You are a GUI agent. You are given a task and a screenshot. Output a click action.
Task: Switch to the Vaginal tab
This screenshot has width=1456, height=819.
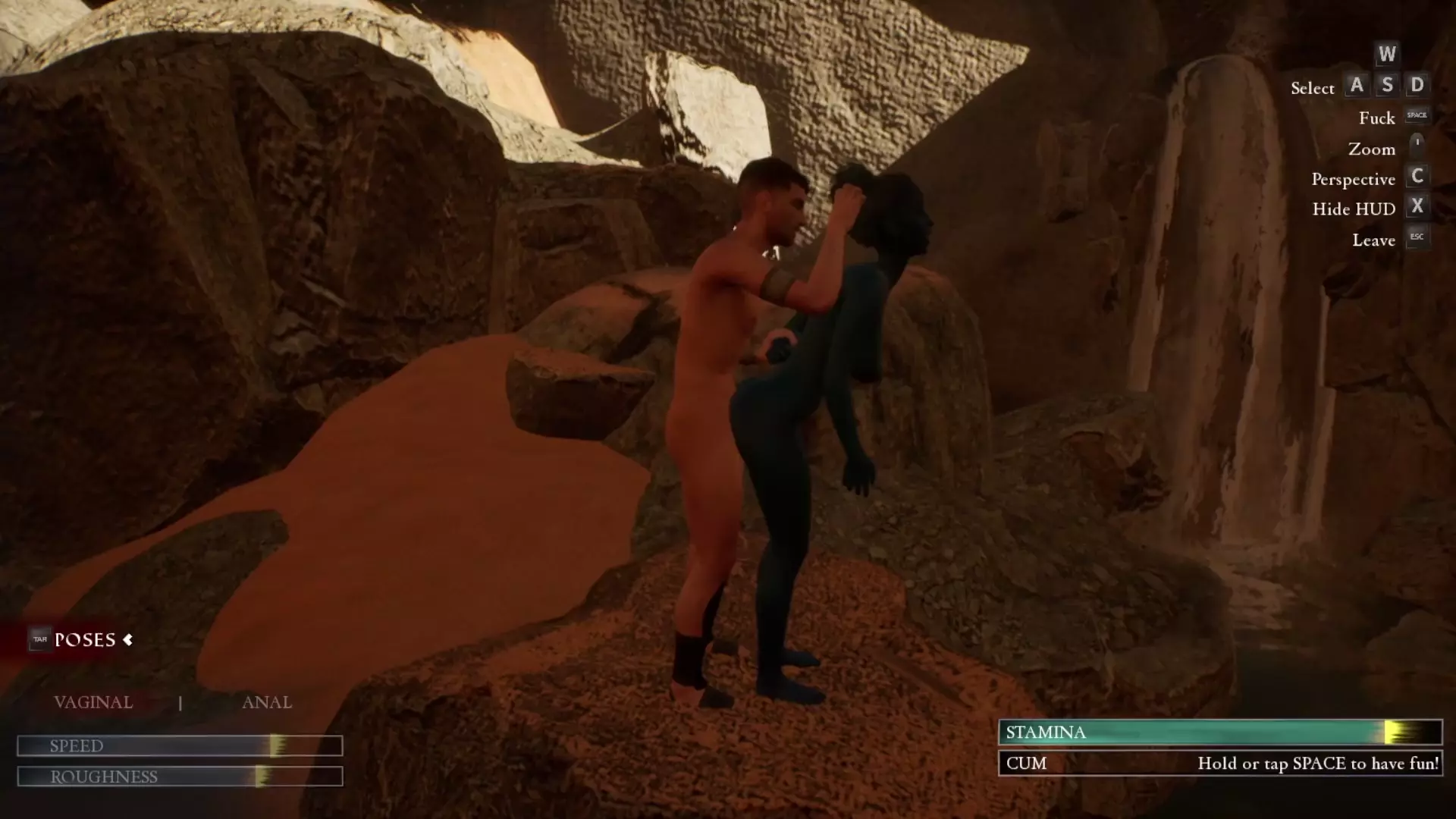pos(93,702)
